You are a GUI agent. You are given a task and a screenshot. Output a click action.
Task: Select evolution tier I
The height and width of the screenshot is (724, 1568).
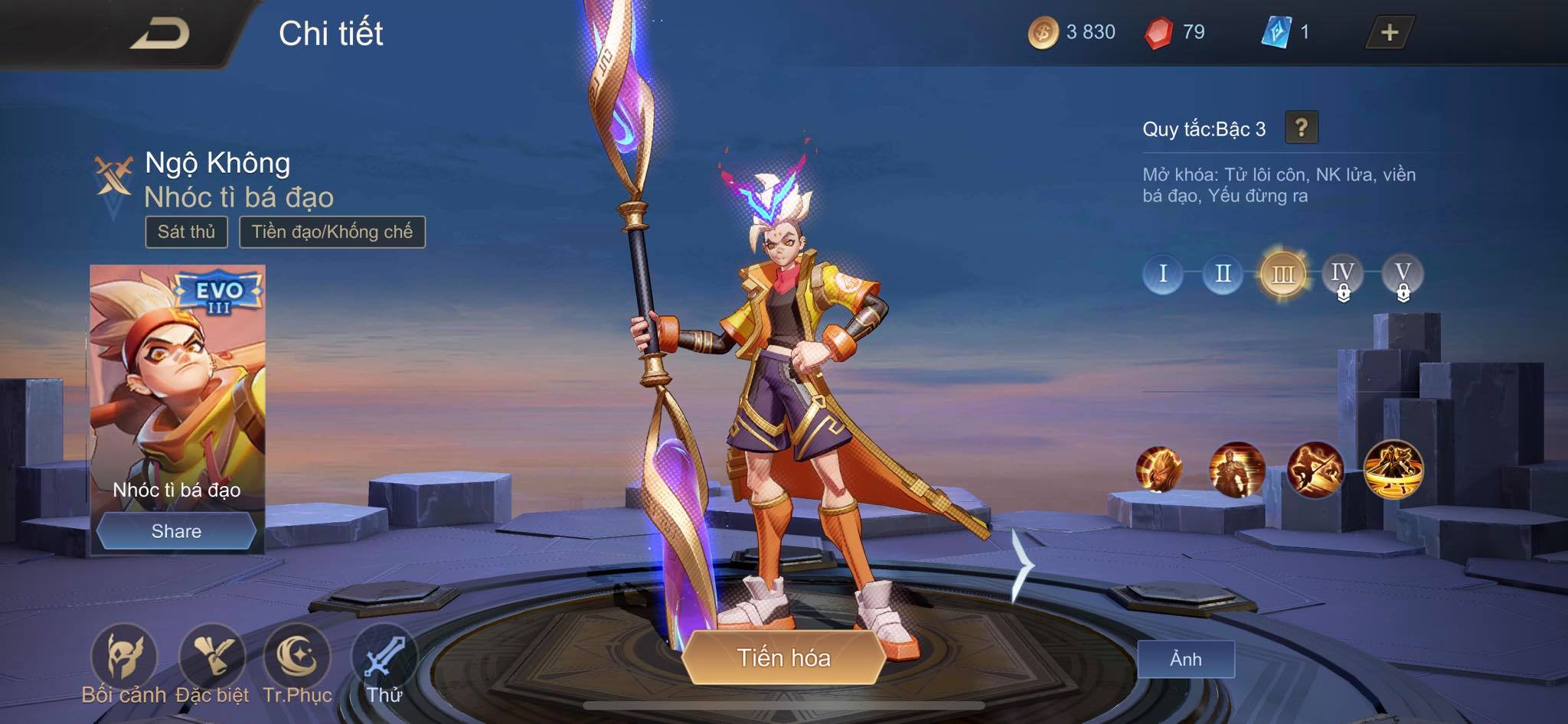1162,273
